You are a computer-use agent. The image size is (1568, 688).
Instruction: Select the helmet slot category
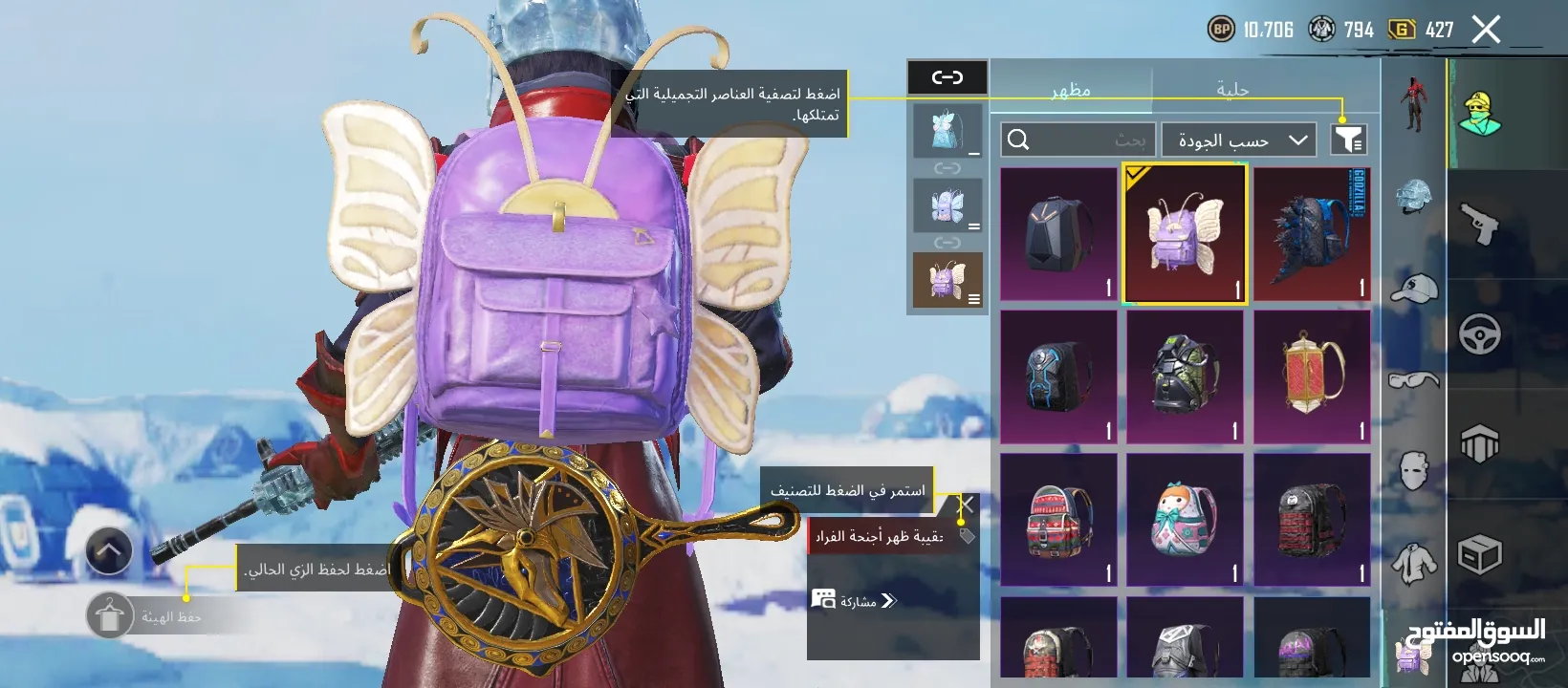[1413, 197]
